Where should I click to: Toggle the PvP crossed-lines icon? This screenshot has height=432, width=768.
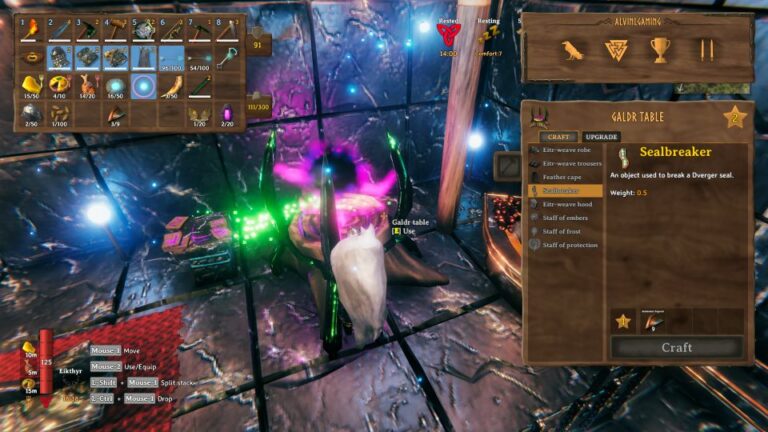click(x=706, y=50)
